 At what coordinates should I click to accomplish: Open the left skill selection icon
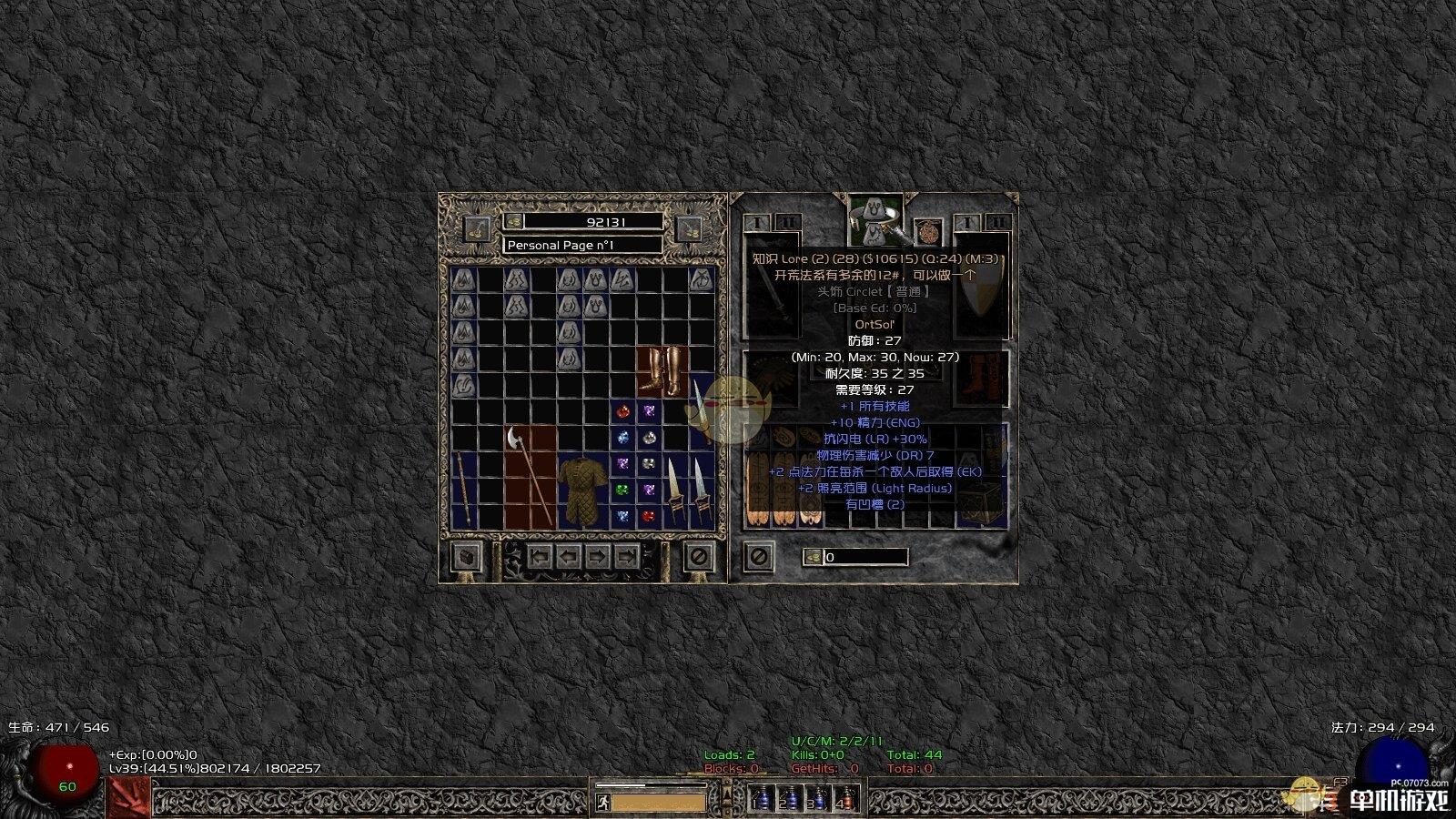click(129, 798)
